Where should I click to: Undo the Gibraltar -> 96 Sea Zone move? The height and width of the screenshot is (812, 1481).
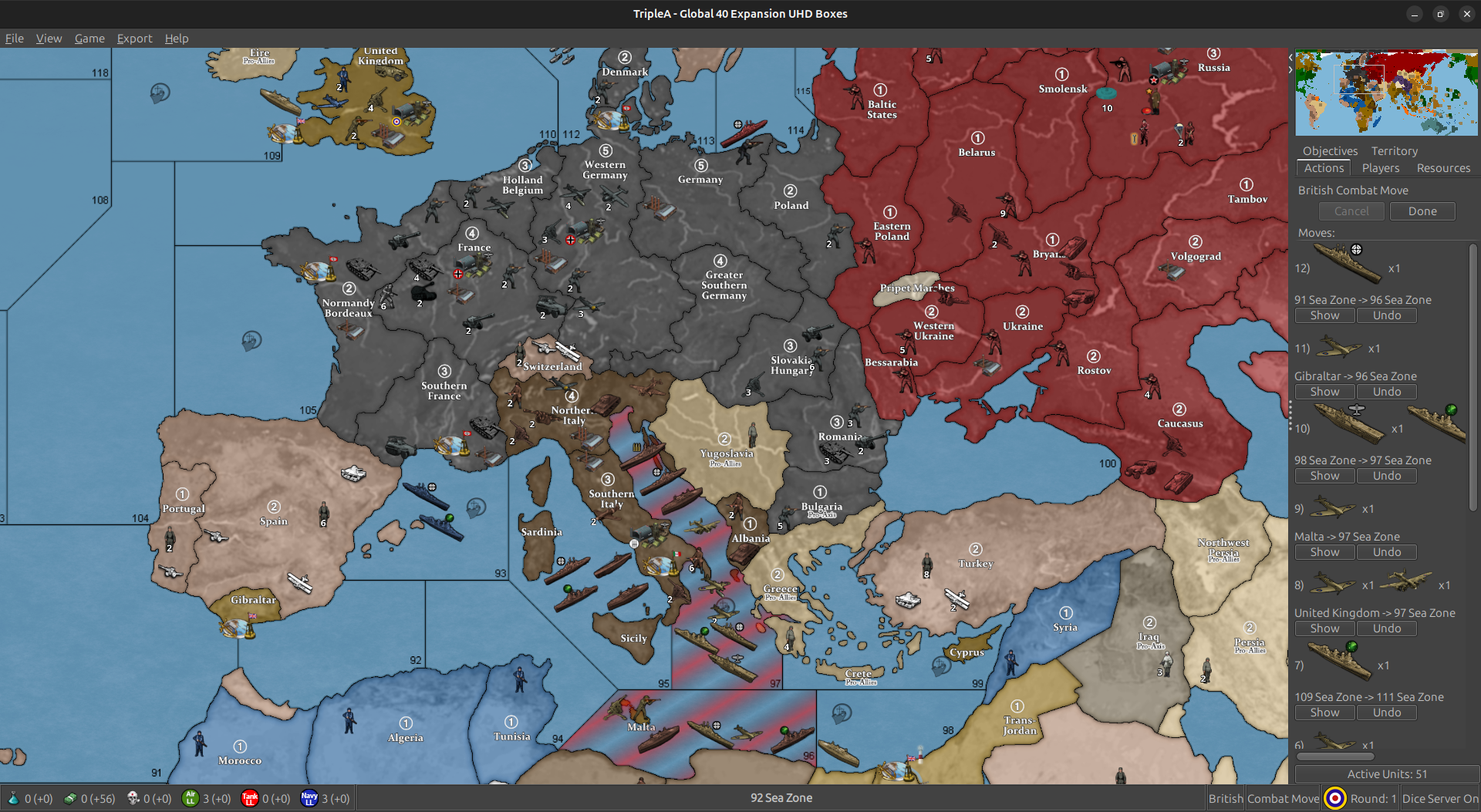[1386, 391]
